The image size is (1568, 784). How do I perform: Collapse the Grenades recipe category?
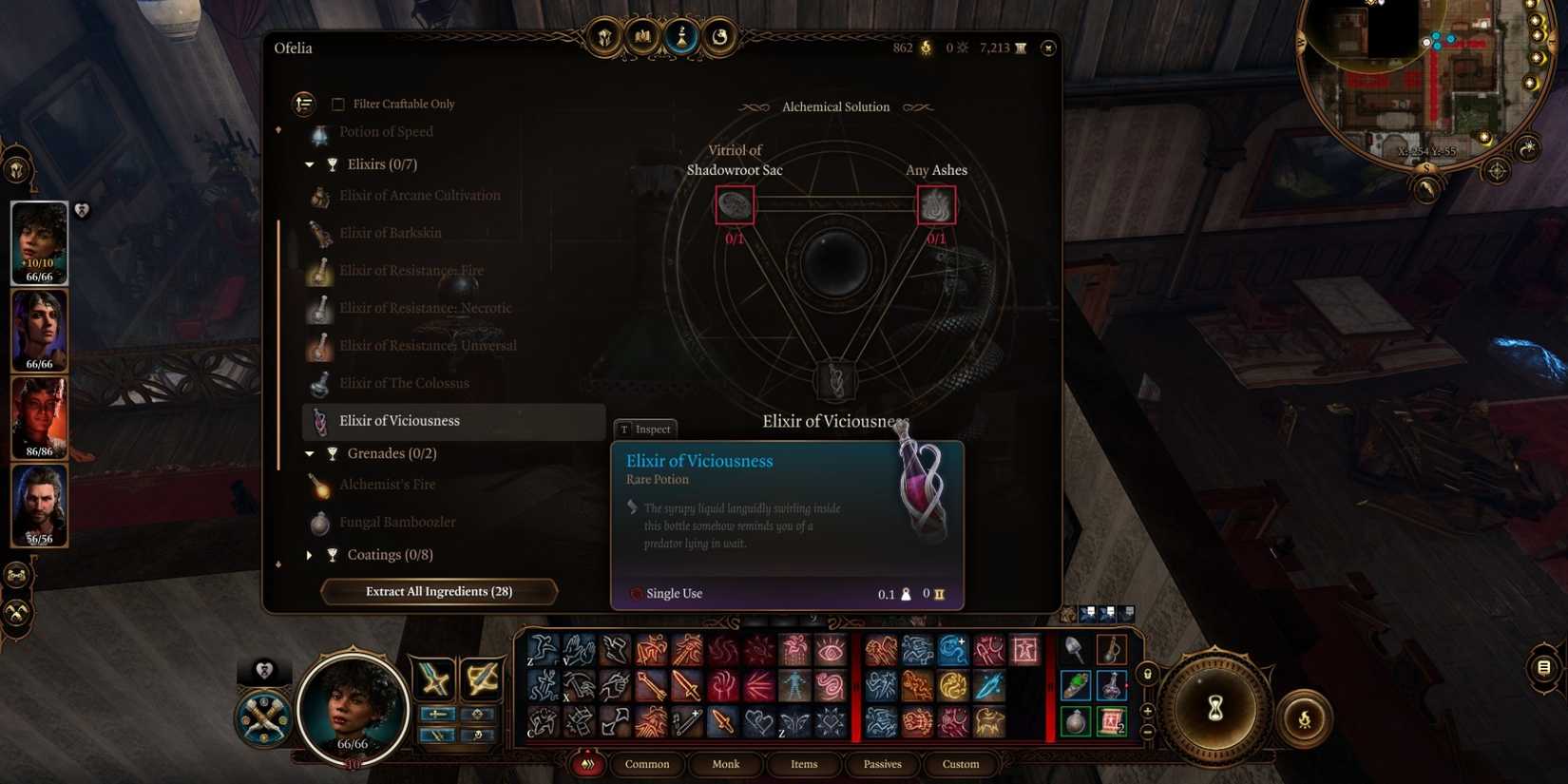click(x=308, y=453)
